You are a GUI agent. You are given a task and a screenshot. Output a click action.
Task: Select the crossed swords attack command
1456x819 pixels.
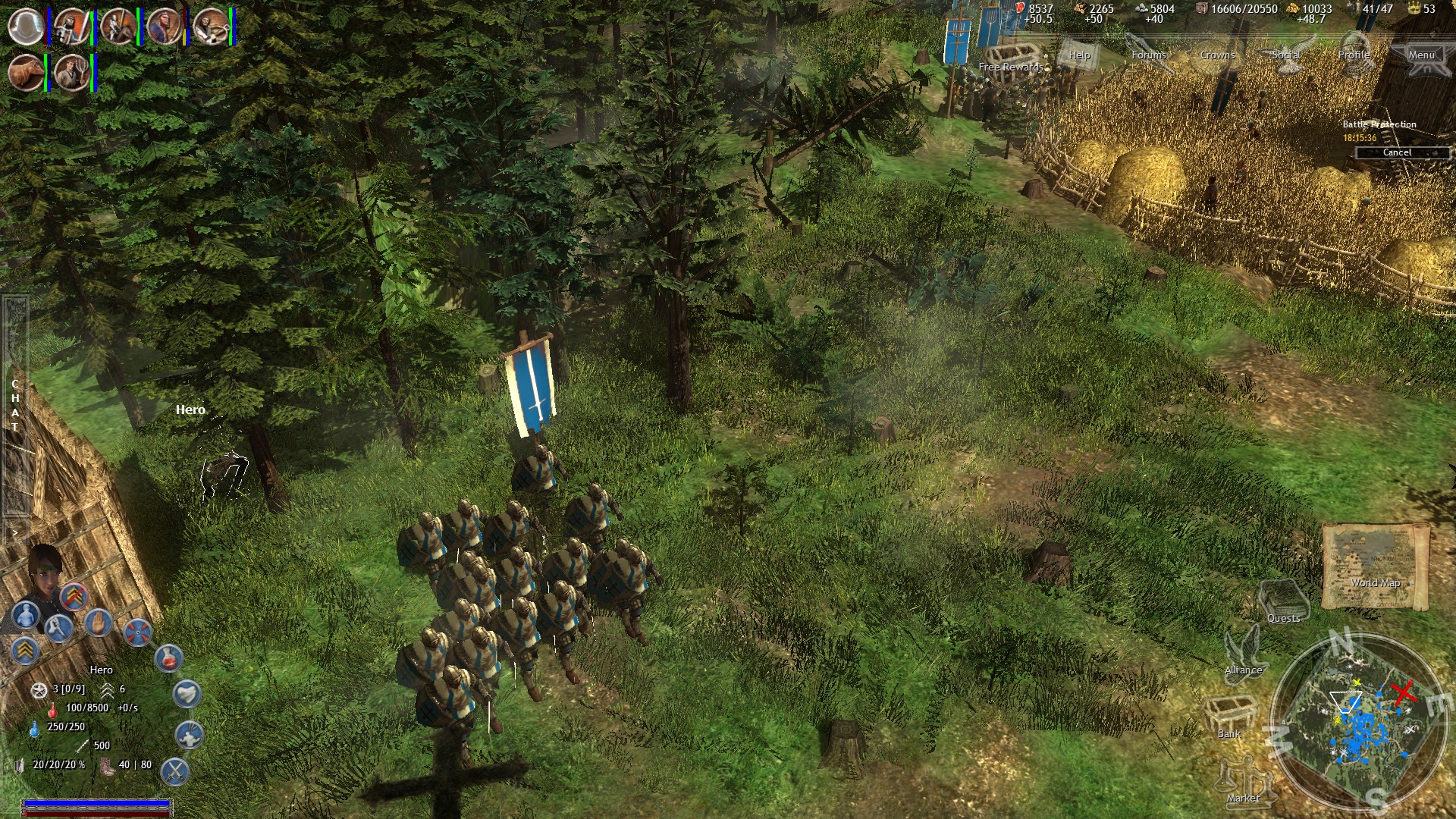coord(176,770)
